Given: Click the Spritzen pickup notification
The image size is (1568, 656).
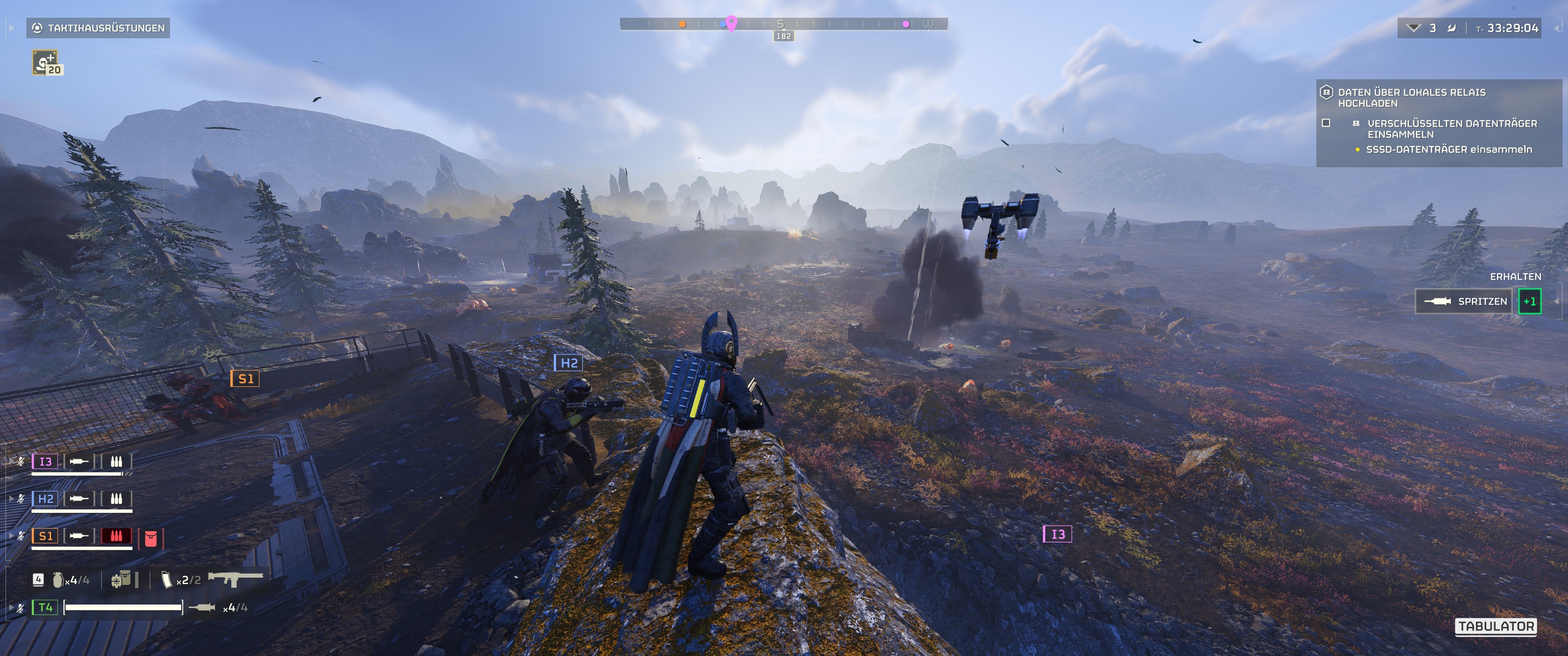Looking at the screenshot, I should coord(1463,301).
